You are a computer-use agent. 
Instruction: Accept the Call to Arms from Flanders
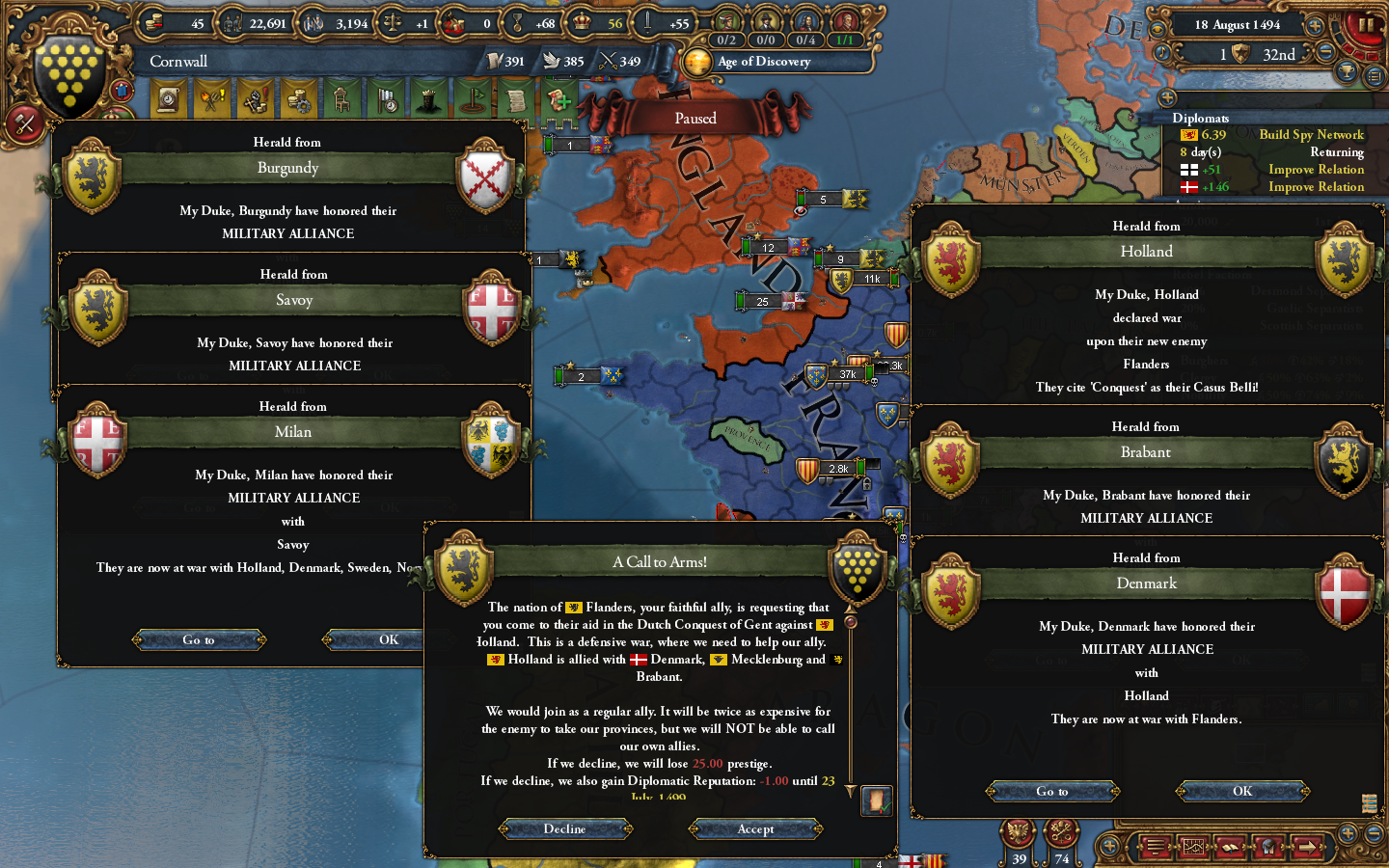(755, 828)
